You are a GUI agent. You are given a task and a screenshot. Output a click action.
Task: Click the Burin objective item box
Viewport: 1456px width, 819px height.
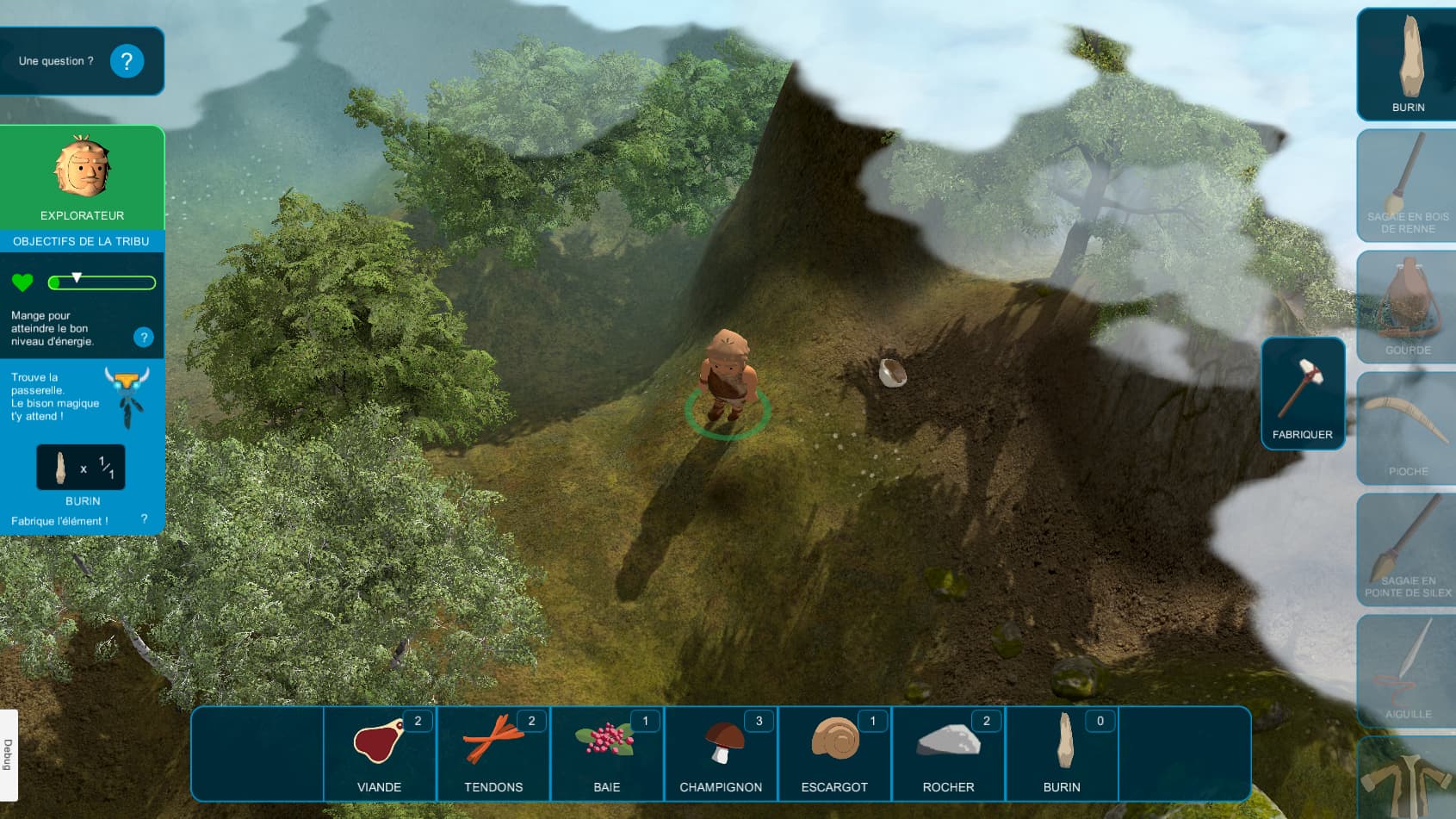point(81,468)
